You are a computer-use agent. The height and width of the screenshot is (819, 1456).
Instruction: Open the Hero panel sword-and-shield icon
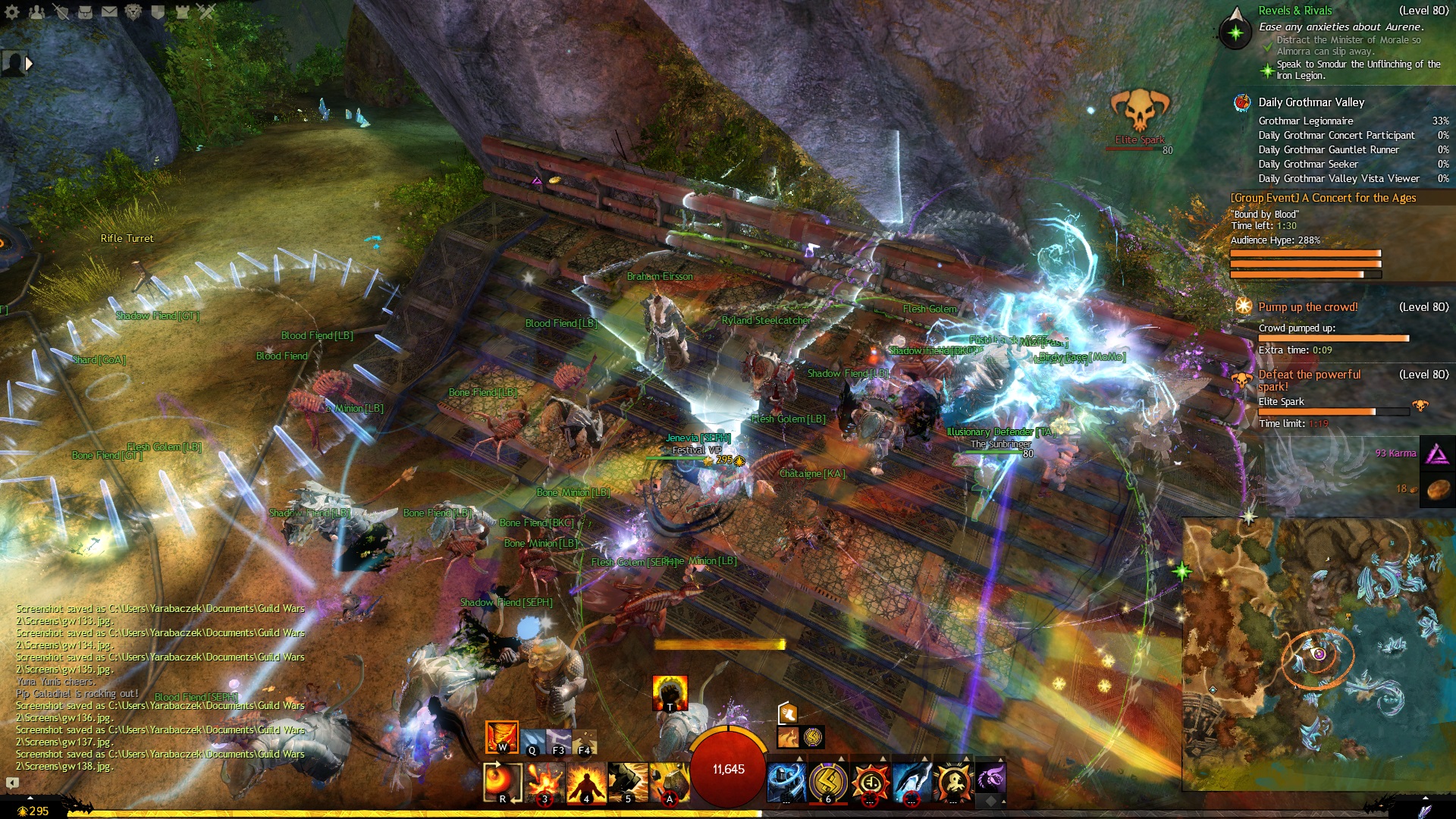(61, 11)
